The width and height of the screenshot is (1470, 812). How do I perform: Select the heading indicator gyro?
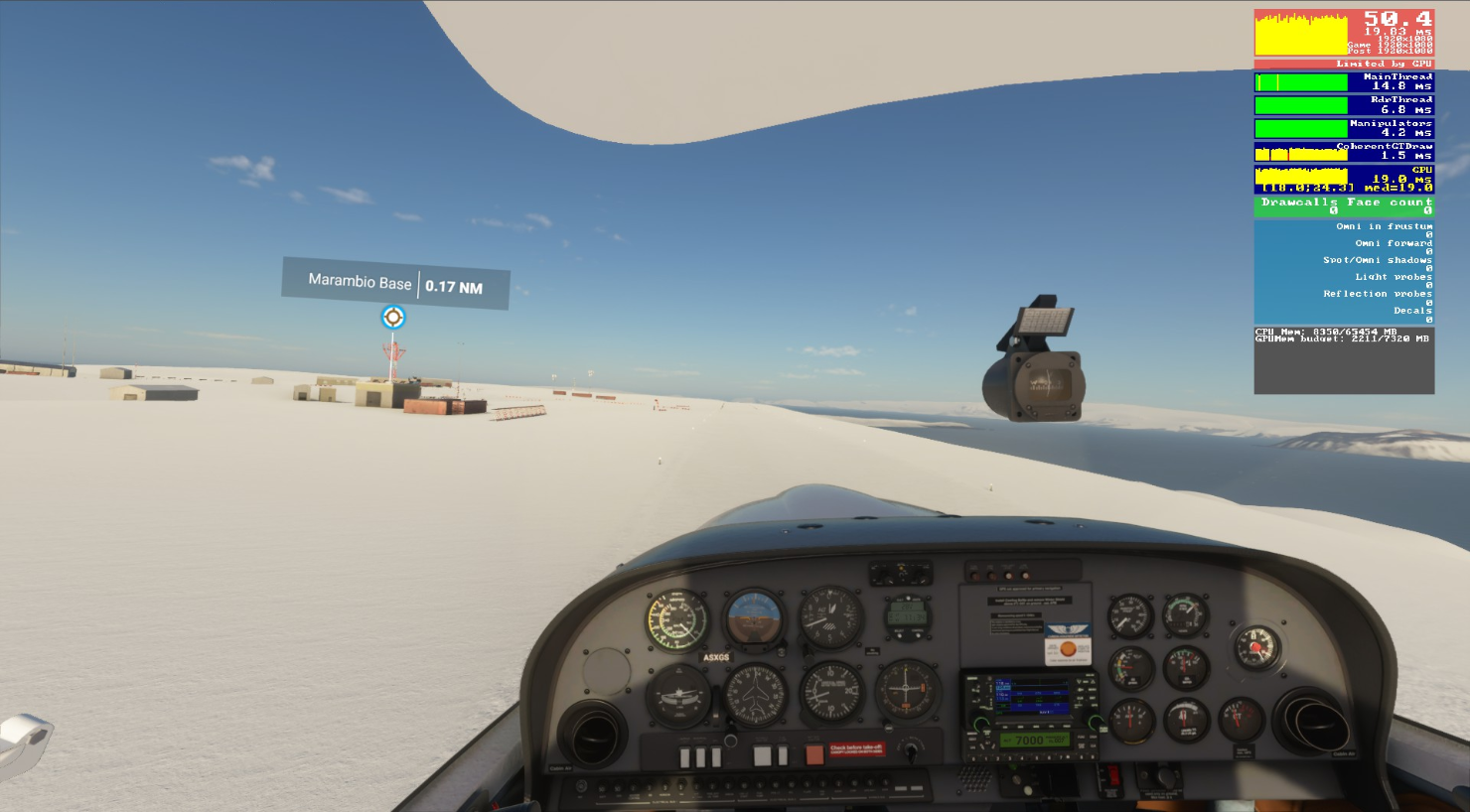click(754, 694)
